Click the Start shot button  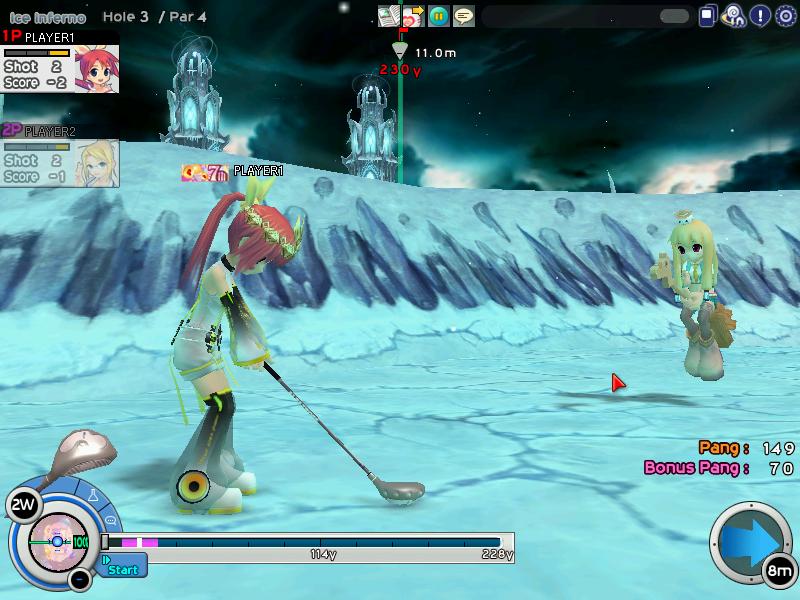coord(123,568)
